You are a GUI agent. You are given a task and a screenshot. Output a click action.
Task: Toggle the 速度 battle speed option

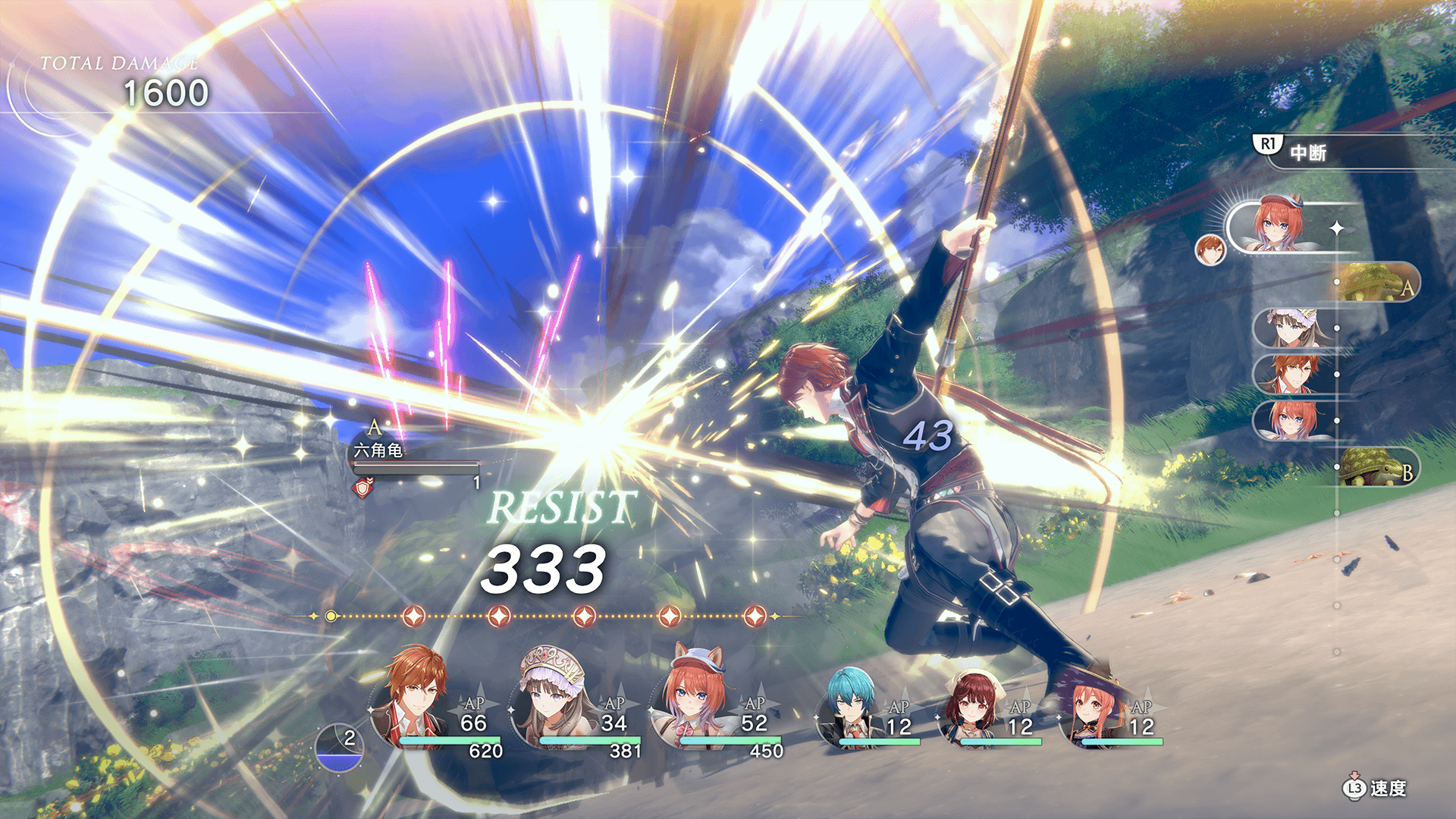coord(1376,789)
